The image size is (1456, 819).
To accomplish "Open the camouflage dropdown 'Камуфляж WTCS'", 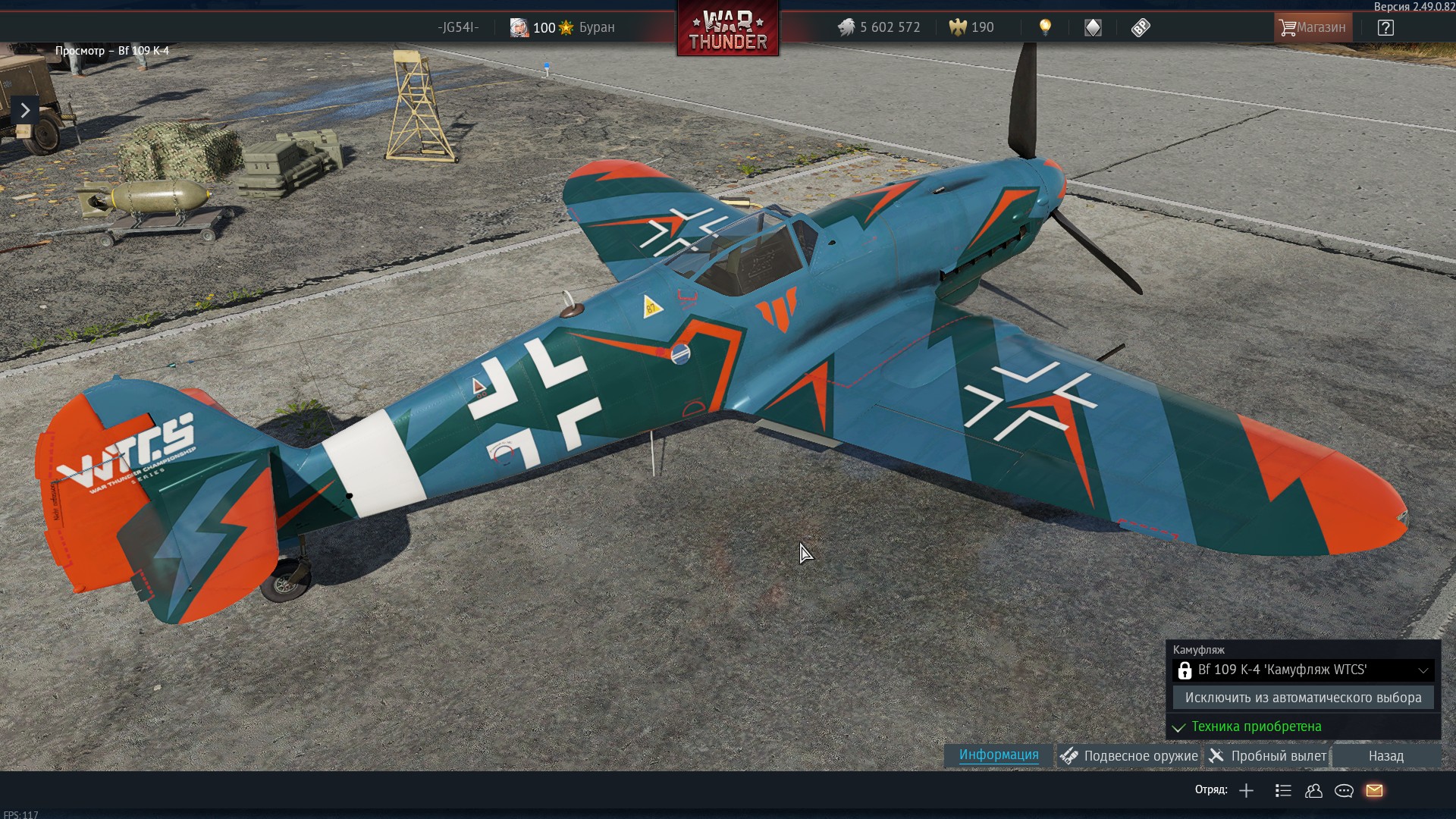I will tap(1303, 670).
